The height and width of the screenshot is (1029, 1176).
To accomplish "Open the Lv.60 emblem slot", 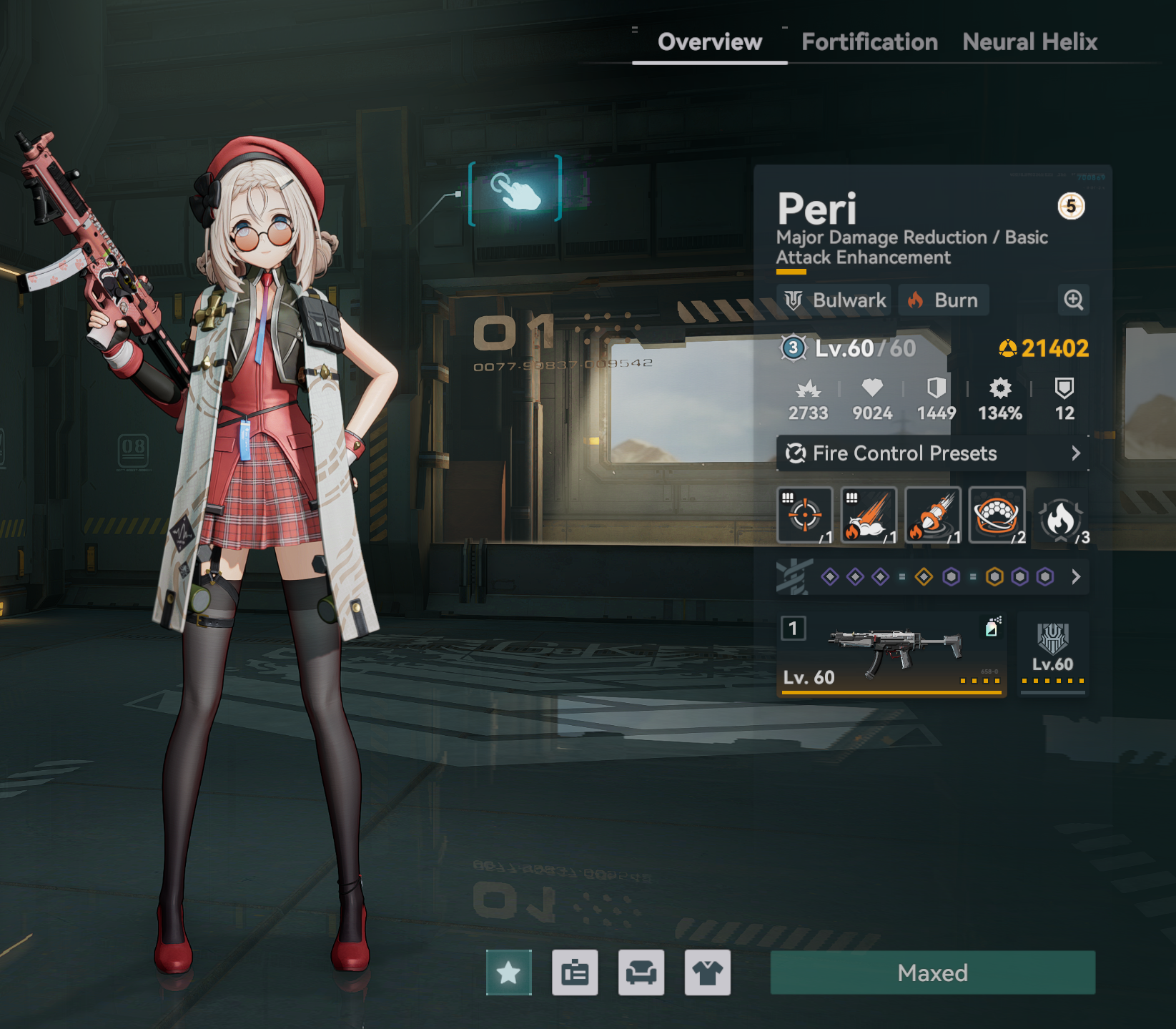I will tap(1053, 654).
